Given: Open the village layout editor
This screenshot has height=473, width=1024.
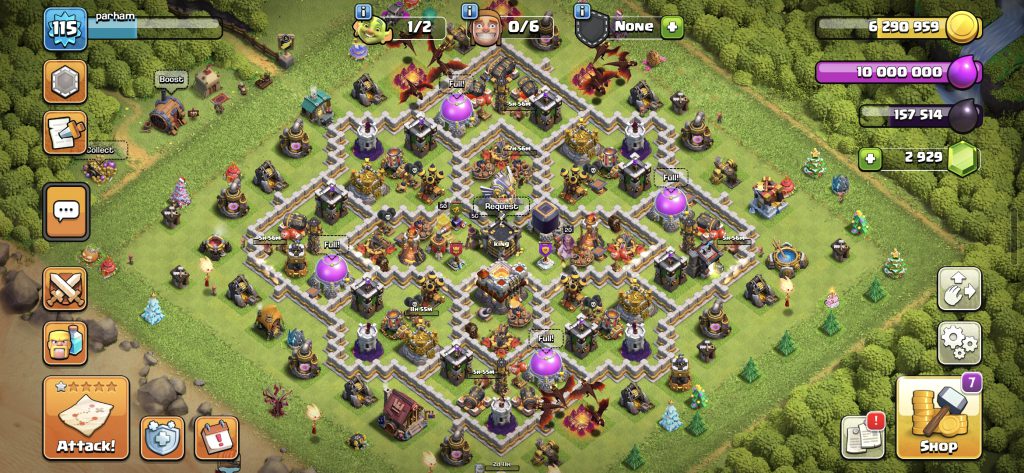Looking at the screenshot, I should point(958,289).
